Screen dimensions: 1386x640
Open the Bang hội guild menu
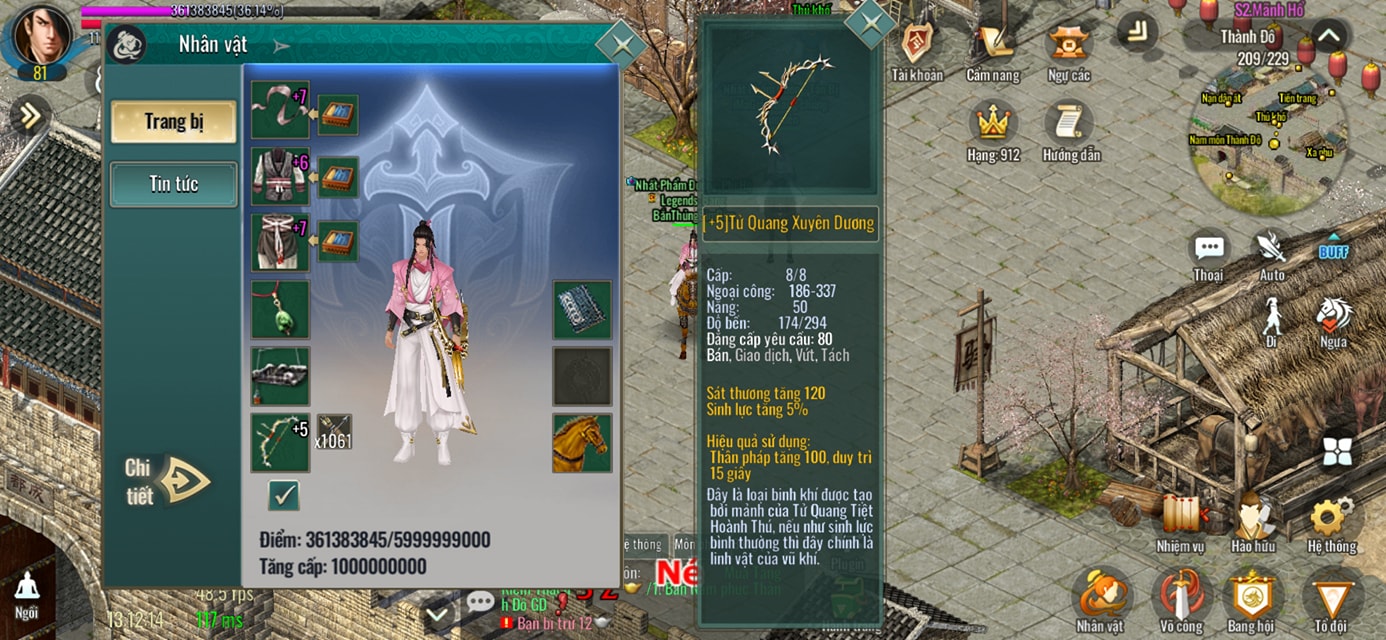1253,598
